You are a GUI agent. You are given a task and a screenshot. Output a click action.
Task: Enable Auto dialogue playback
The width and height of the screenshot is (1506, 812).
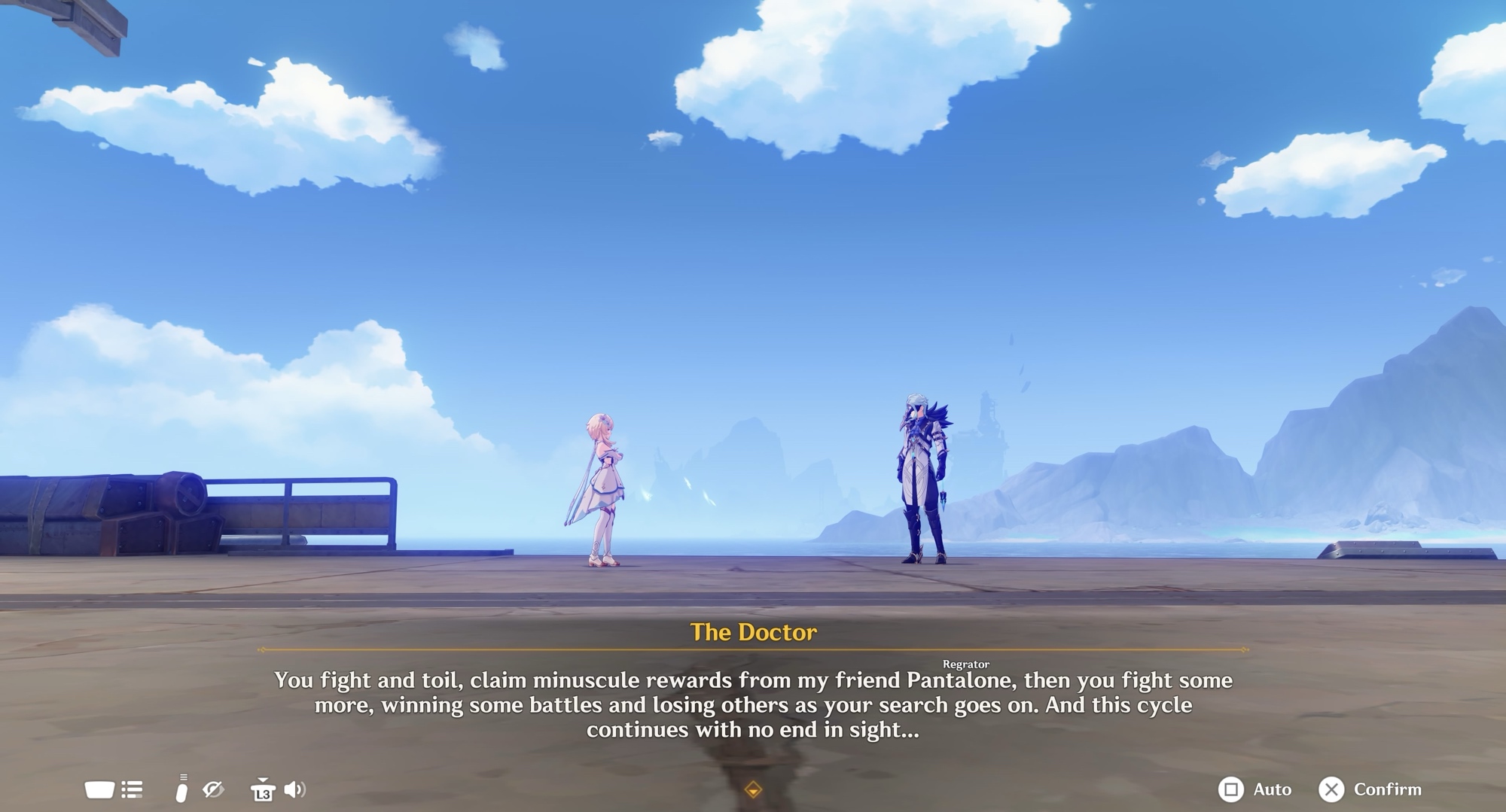1254,789
